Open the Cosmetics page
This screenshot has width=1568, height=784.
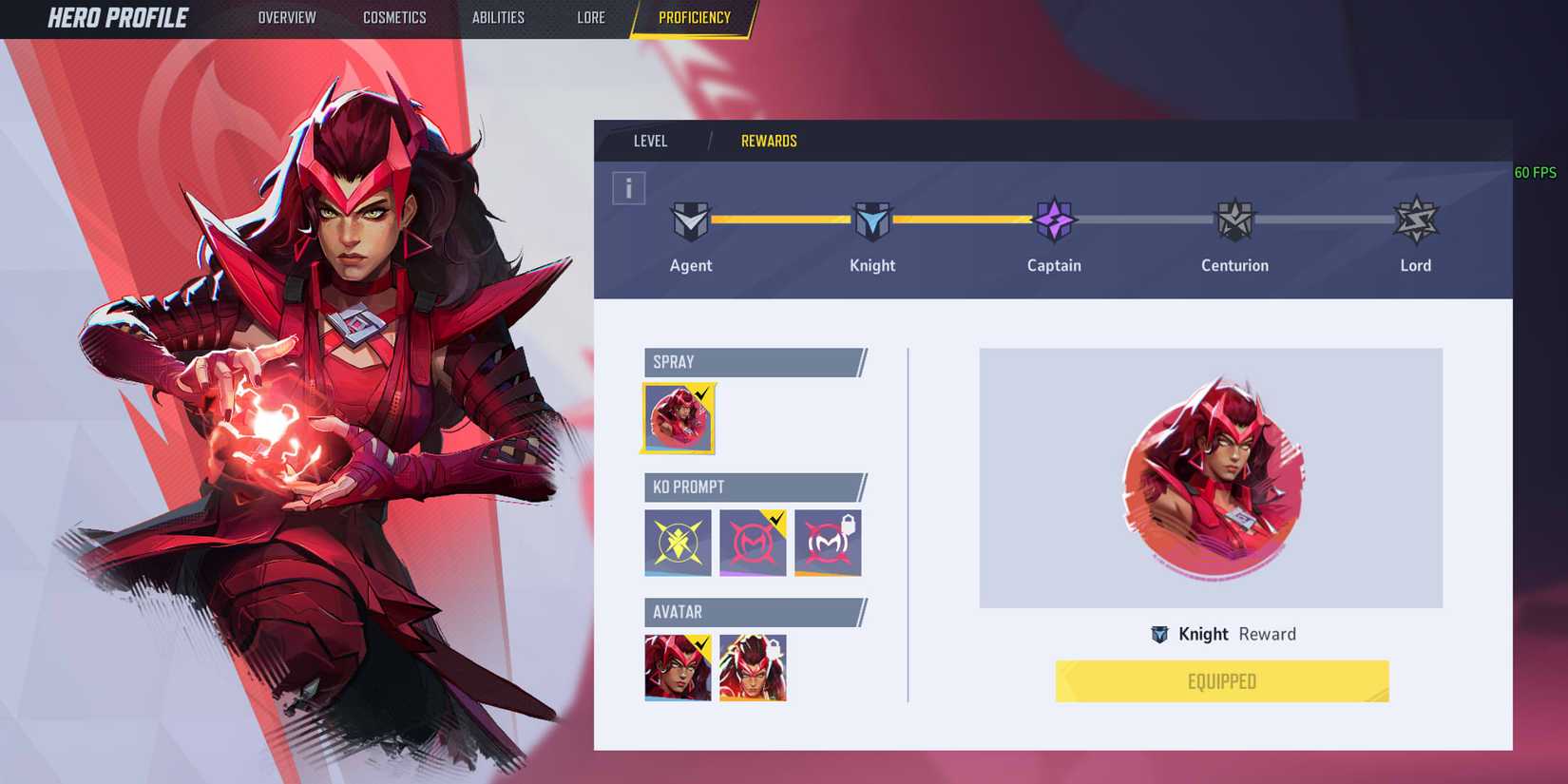pyautogui.click(x=393, y=17)
